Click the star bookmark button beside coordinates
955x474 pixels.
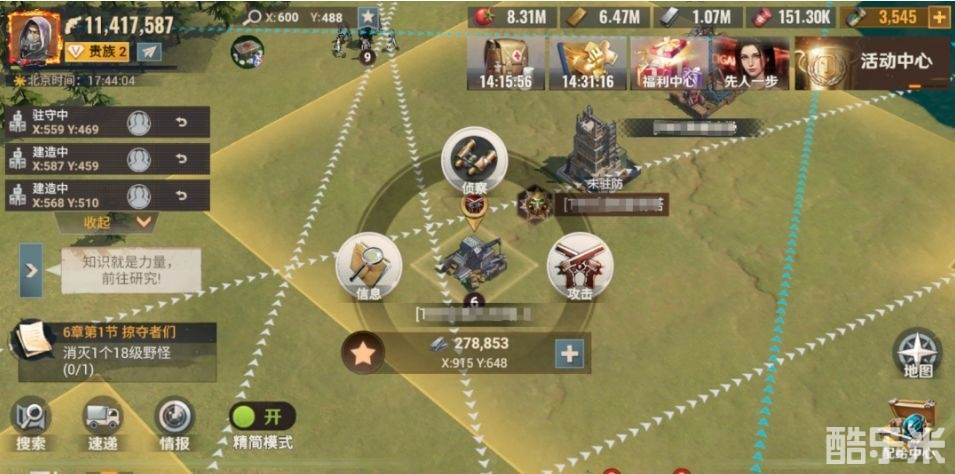click(368, 17)
